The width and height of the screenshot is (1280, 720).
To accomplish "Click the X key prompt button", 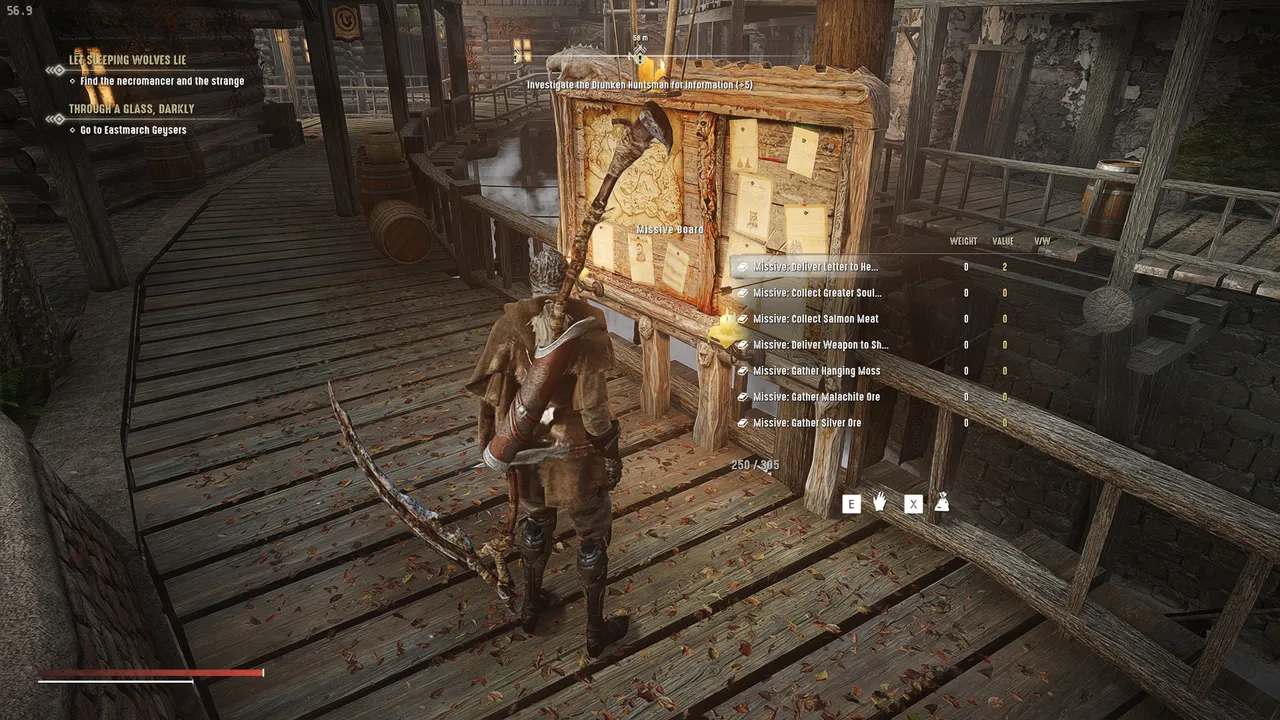I will tap(913, 504).
